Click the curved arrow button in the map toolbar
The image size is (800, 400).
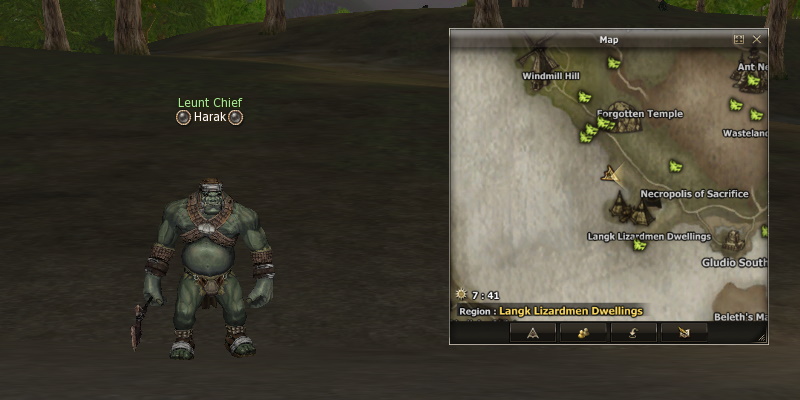point(634,333)
